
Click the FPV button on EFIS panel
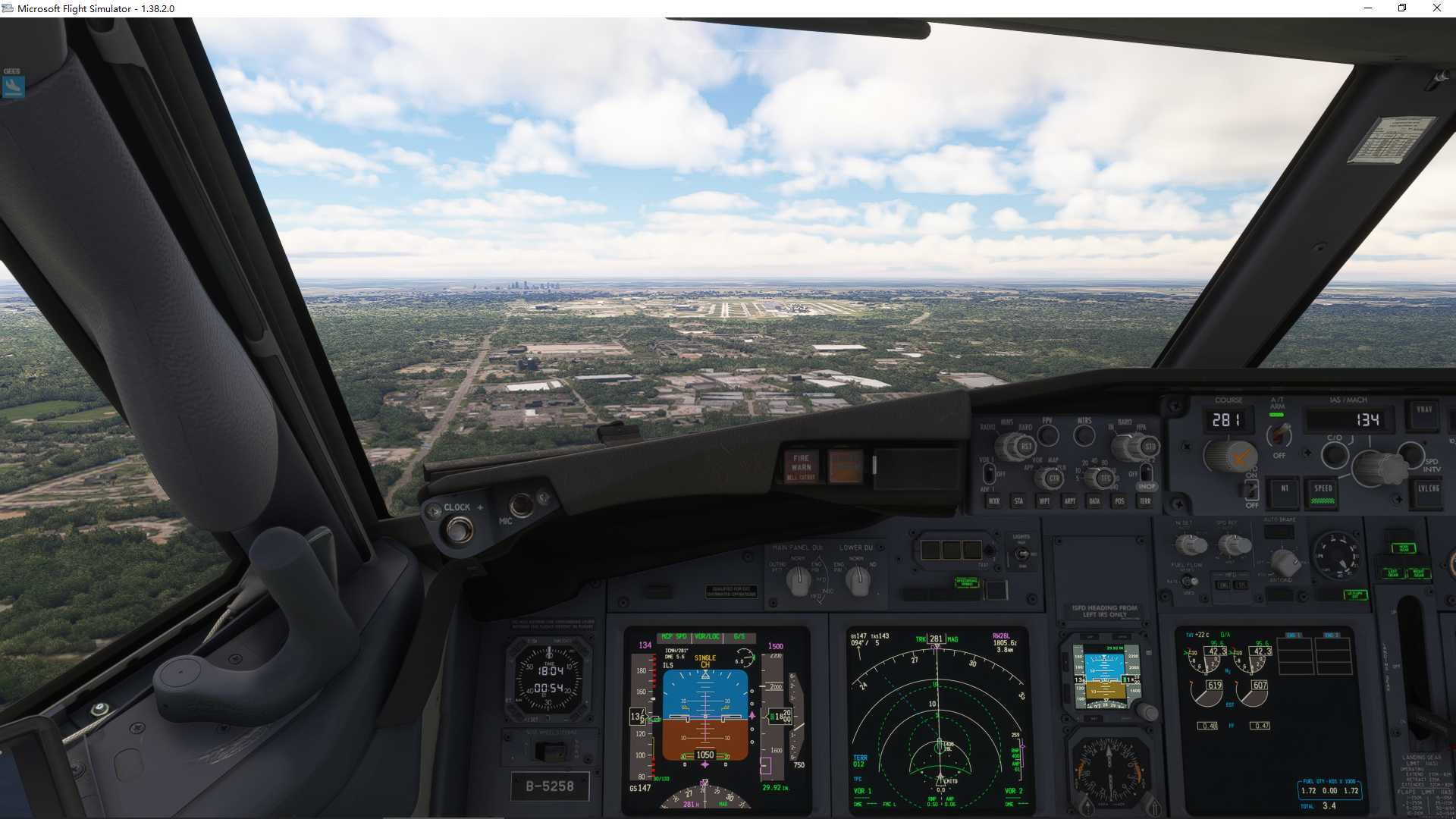click(1048, 435)
